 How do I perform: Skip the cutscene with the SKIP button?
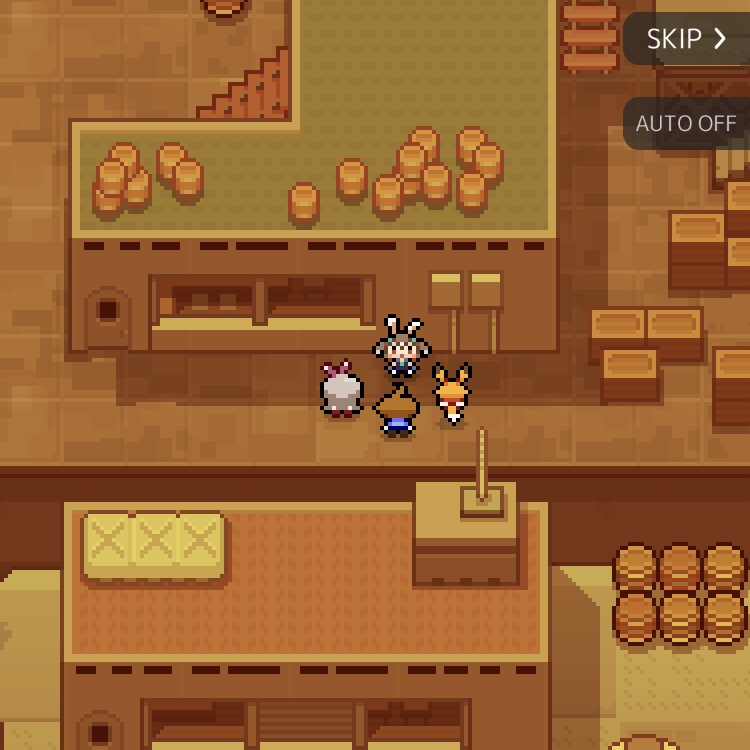click(686, 39)
